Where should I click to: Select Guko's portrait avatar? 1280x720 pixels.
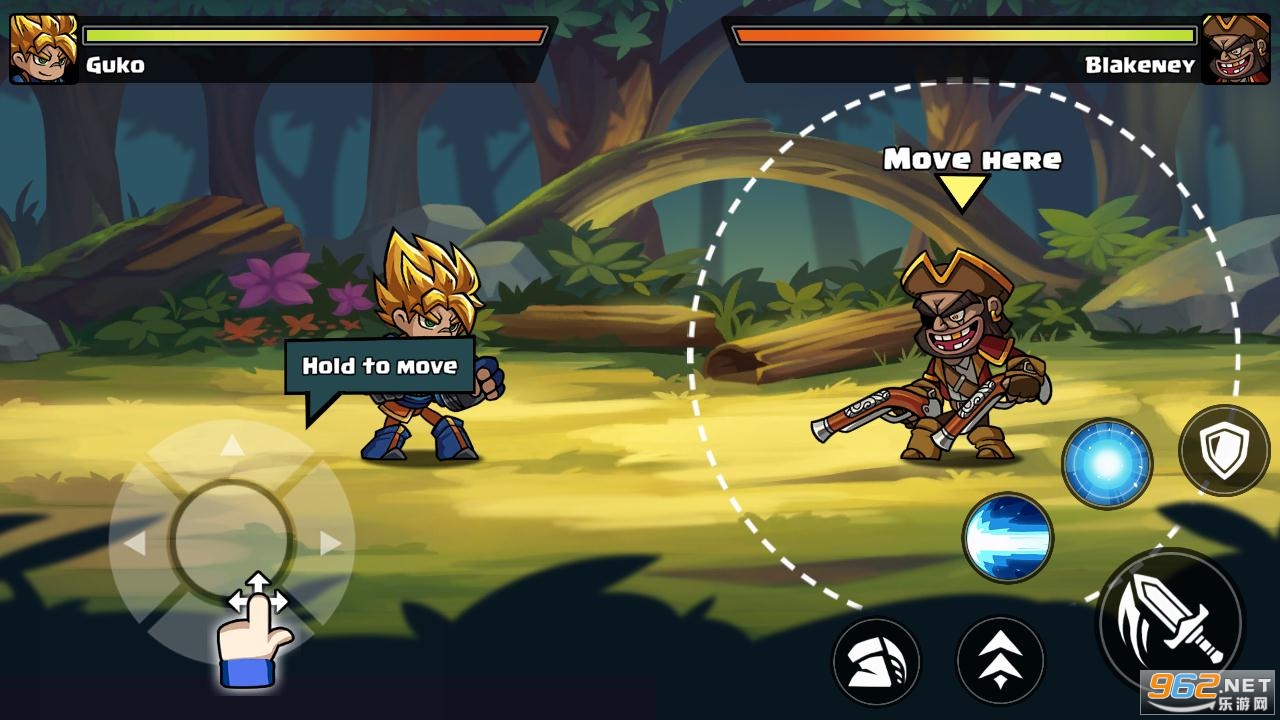point(43,48)
